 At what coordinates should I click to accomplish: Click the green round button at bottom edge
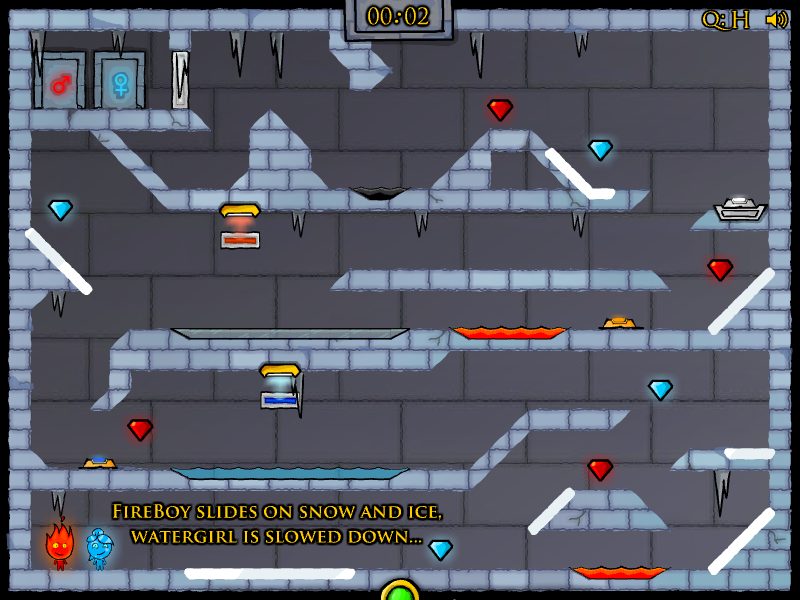pyautogui.click(x=399, y=592)
